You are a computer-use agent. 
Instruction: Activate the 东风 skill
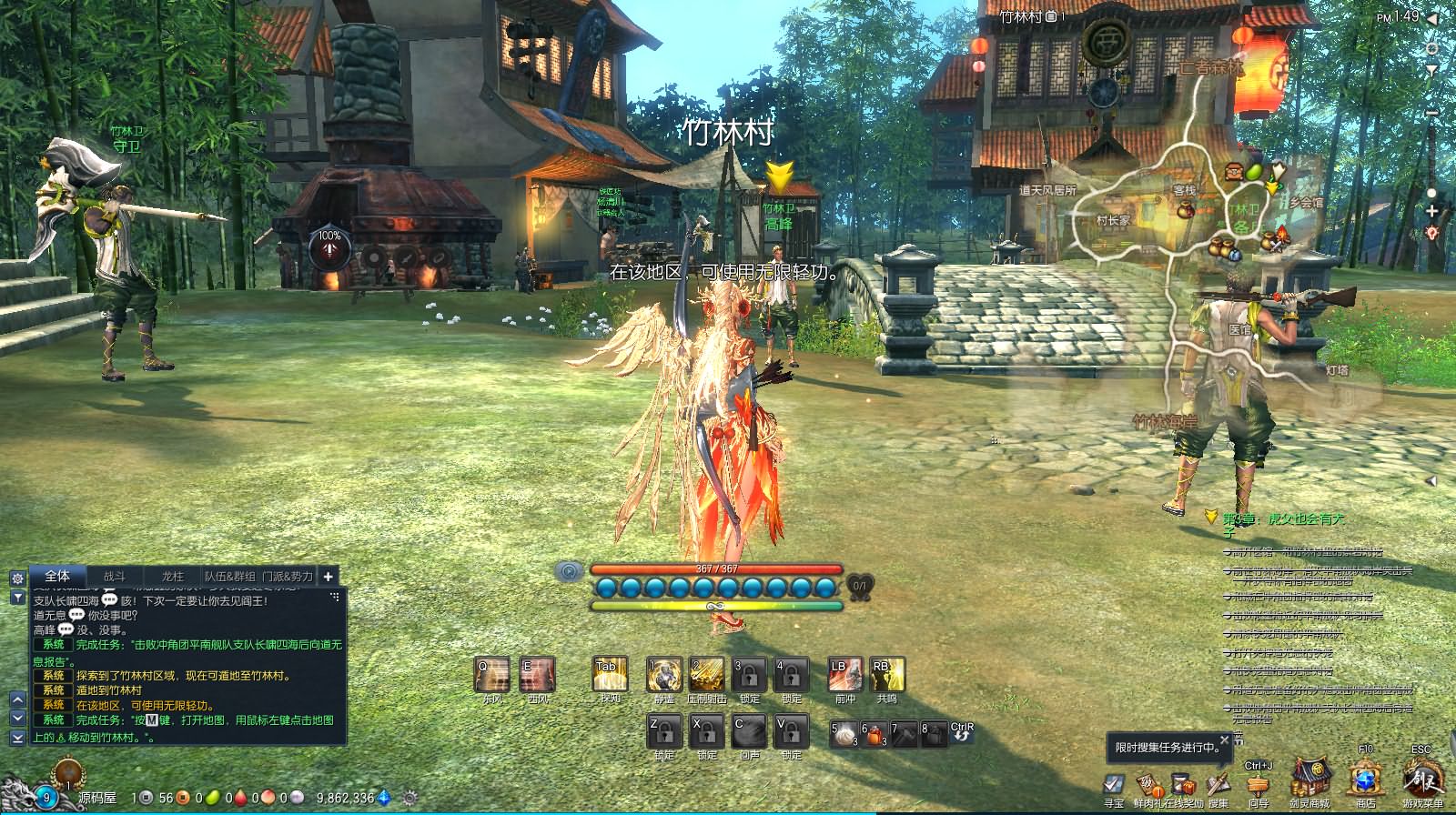(492, 675)
